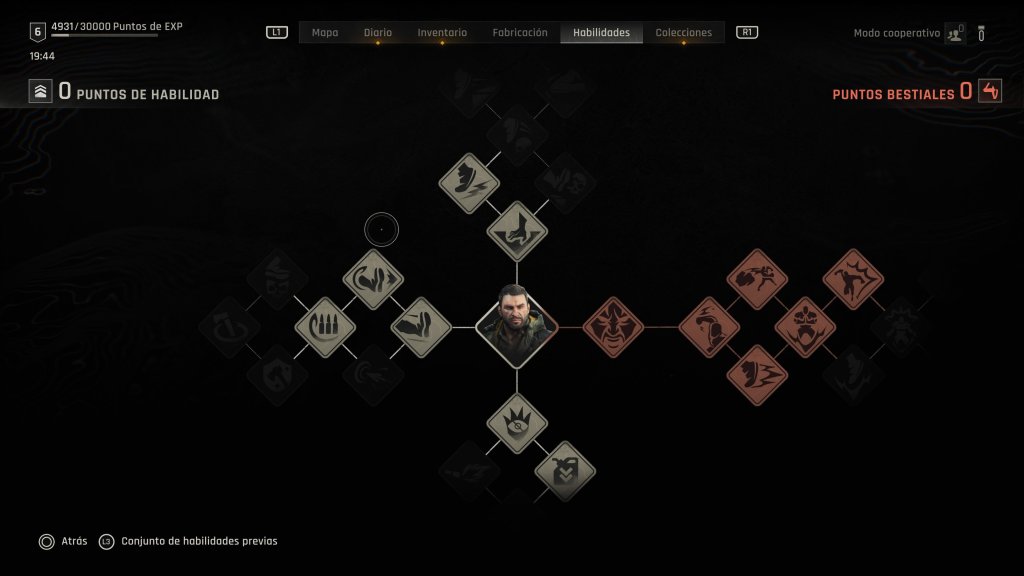Open the Fabricación tab

click(x=520, y=33)
